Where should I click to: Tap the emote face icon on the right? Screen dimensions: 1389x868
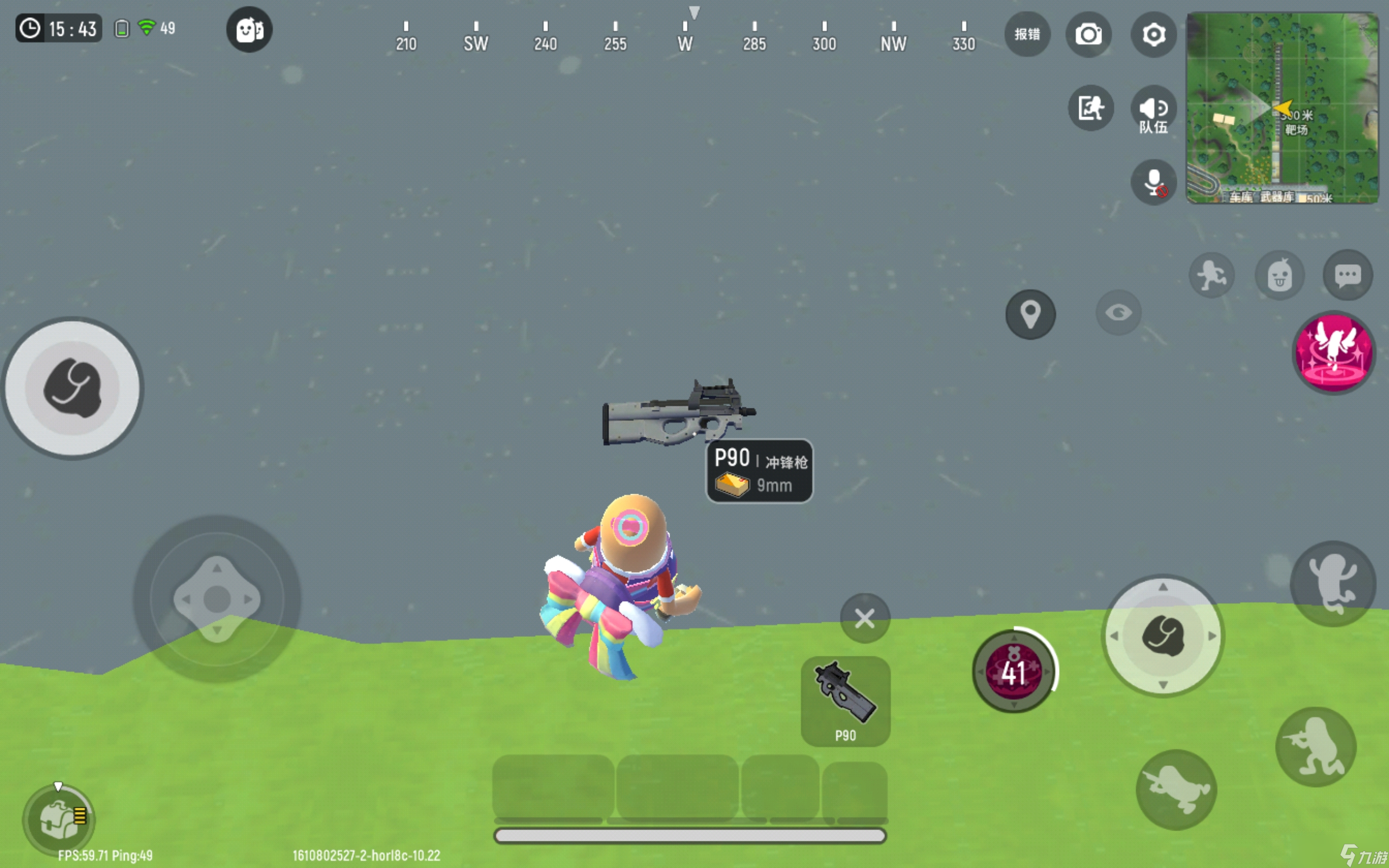[1280, 276]
